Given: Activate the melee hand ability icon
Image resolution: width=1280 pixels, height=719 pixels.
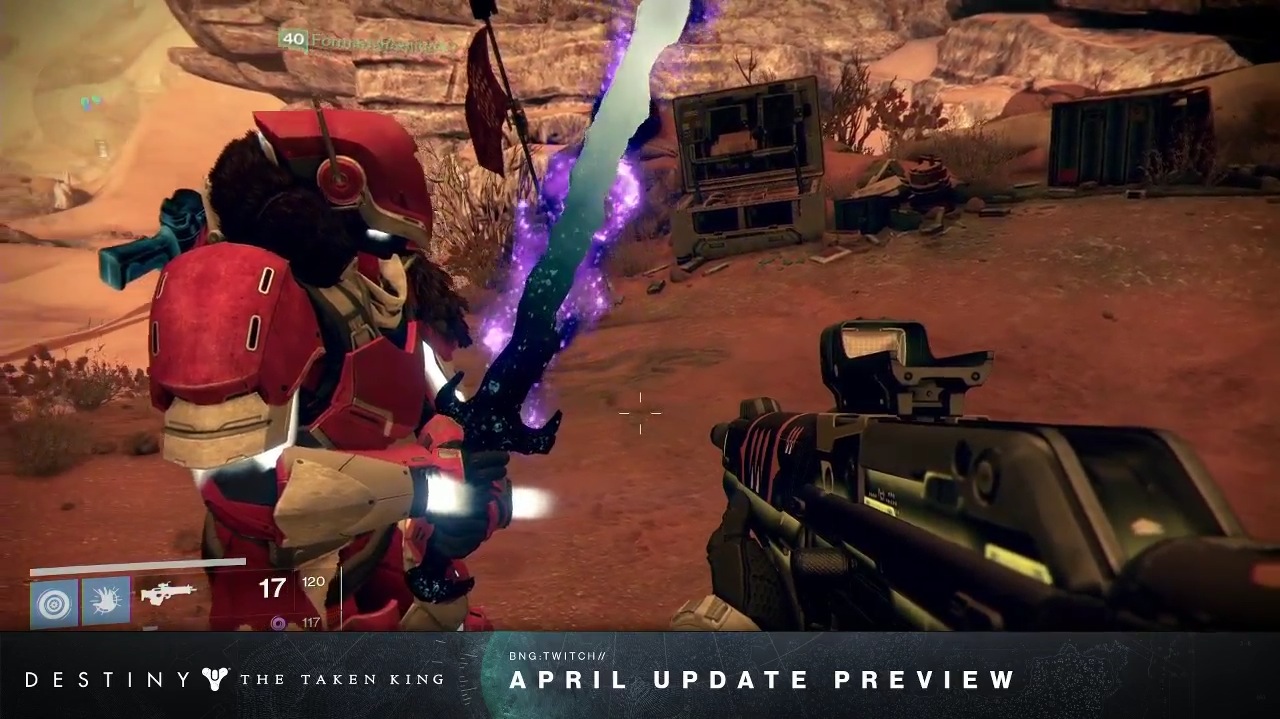Looking at the screenshot, I should pyautogui.click(x=106, y=601).
